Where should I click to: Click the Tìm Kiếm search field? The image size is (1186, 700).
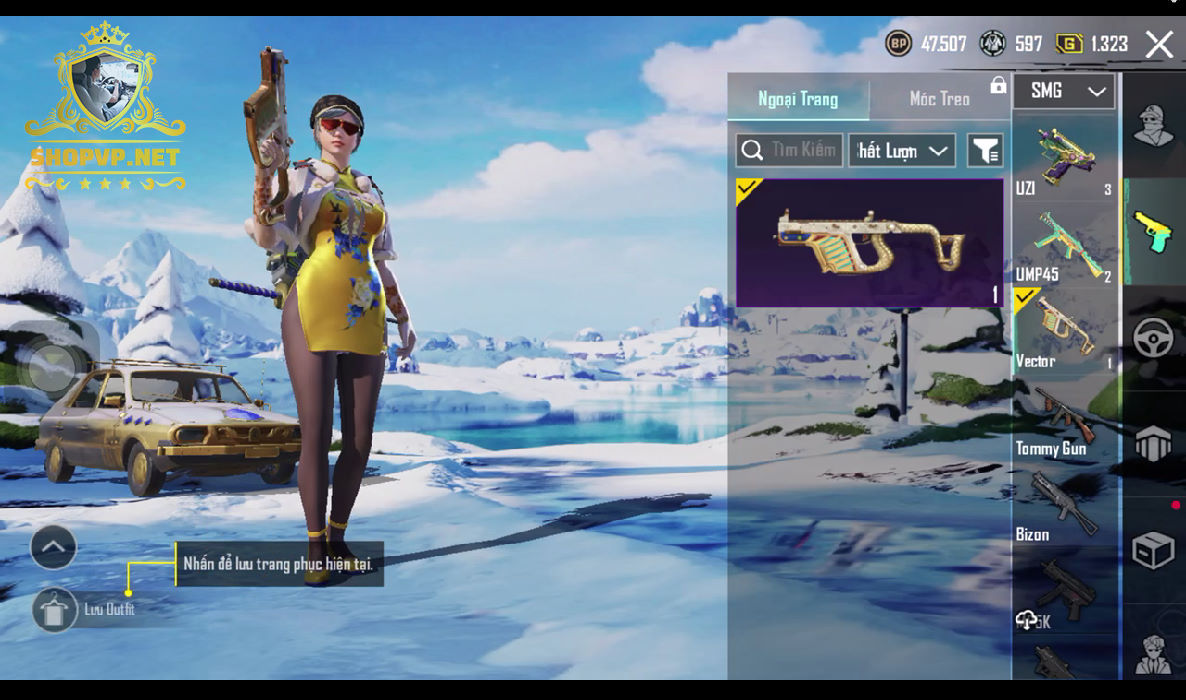[790, 150]
